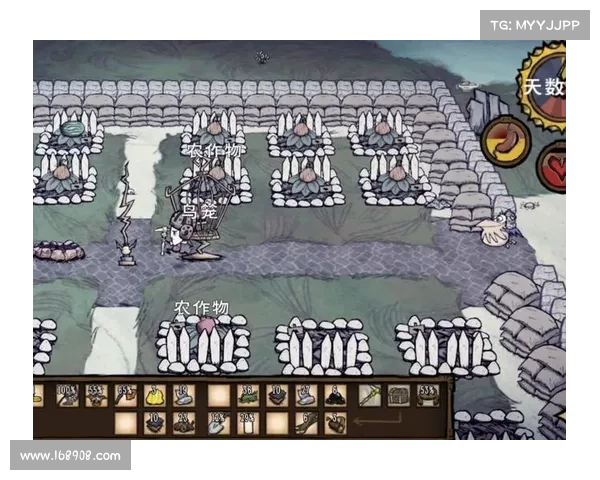Image resolution: width=600 pixels, height=480 pixels.
Task: Select the axe slot at 65%
Action: [x=126, y=395]
